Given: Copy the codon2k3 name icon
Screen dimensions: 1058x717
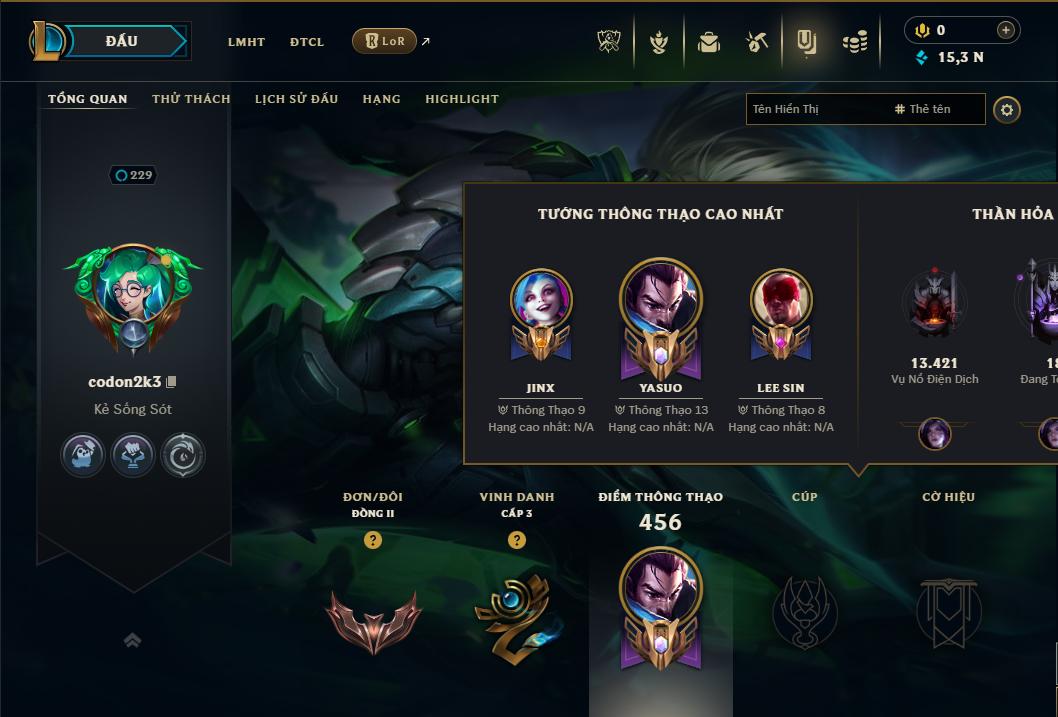Looking at the screenshot, I should (171, 382).
